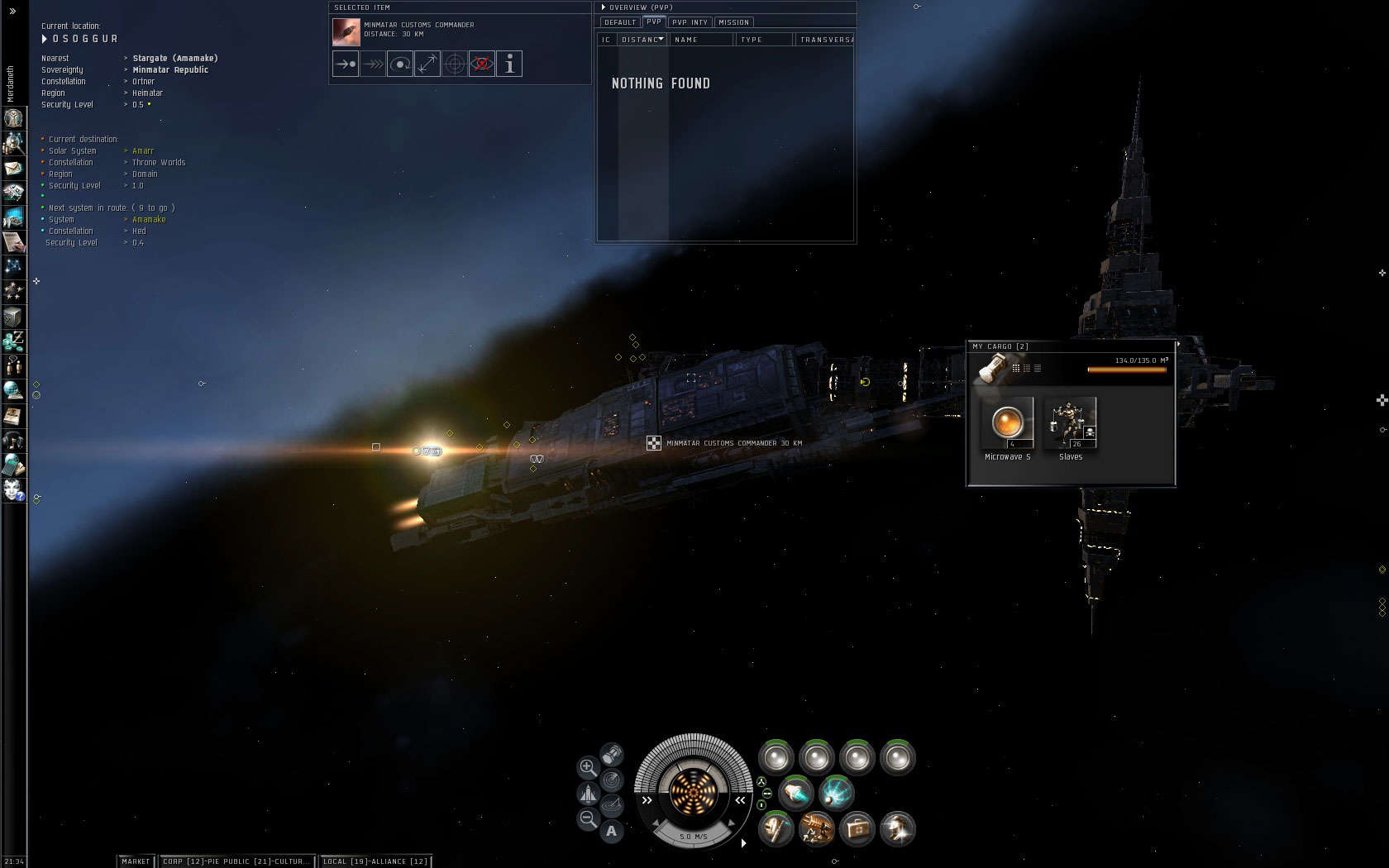Select the Microwave S crystal in cargo
Screen dimensions: 1389x868
[x=1007, y=423]
